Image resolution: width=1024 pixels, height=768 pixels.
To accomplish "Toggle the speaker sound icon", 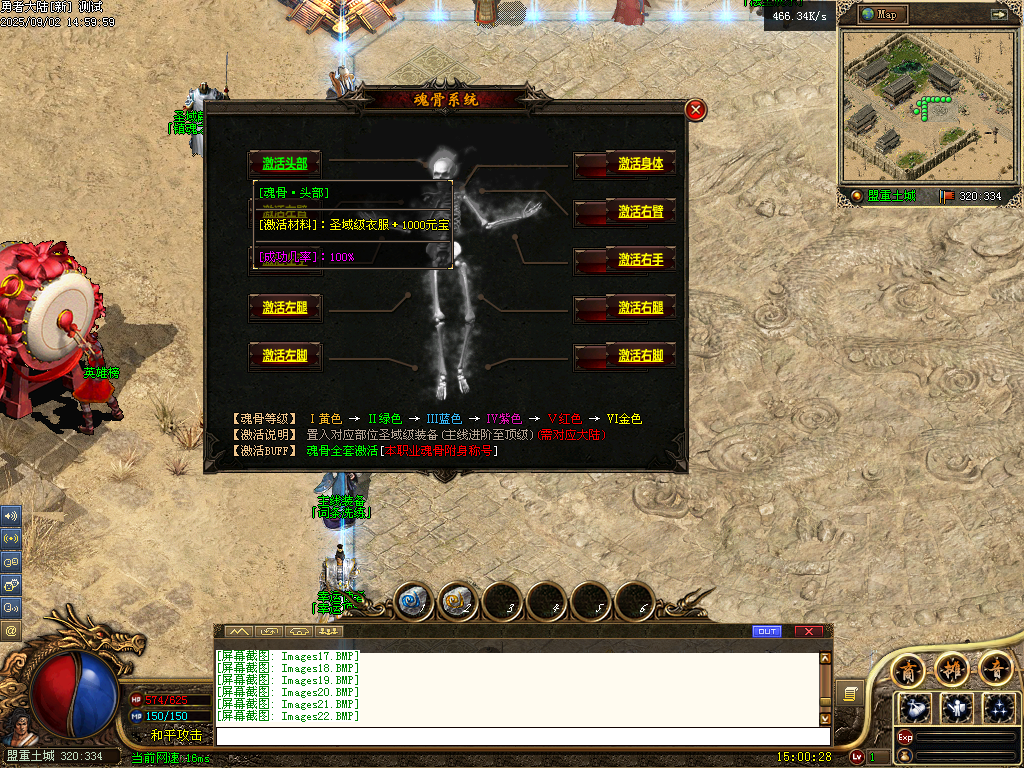I will 11,516.
